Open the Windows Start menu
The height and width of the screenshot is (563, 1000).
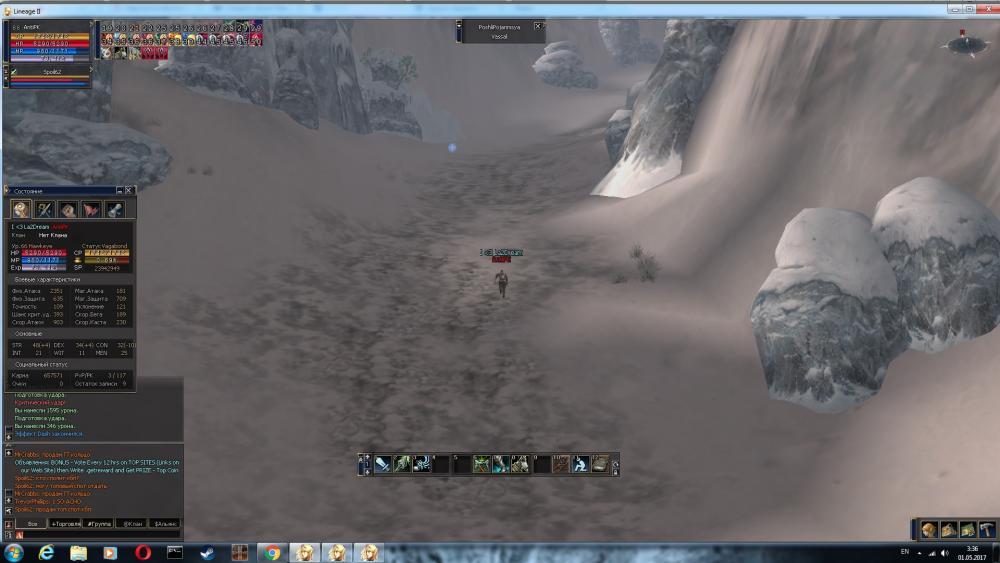[x=14, y=552]
